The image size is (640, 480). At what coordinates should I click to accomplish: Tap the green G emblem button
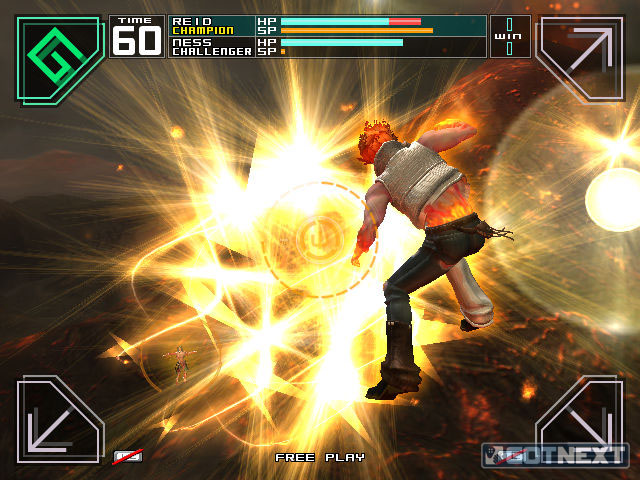tap(60, 58)
